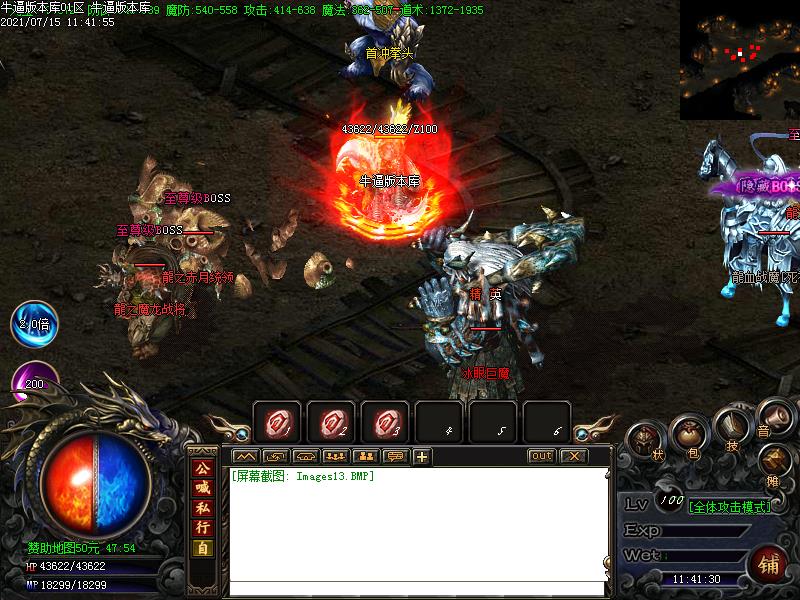The height and width of the screenshot is (600, 800).
Task: Open the shop with the red 铺 button
Action: coord(768,562)
